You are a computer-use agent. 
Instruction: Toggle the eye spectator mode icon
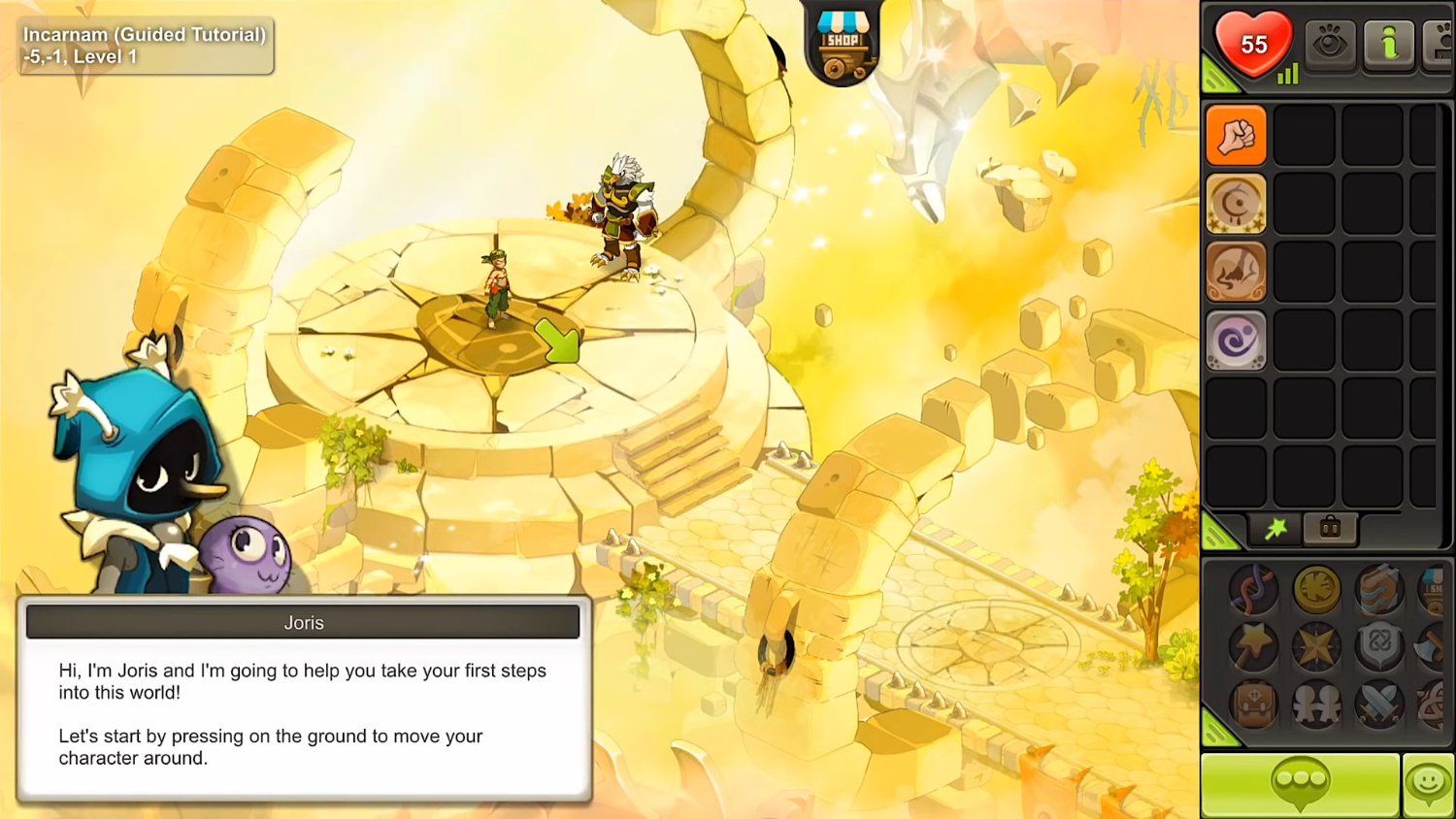point(1331,44)
